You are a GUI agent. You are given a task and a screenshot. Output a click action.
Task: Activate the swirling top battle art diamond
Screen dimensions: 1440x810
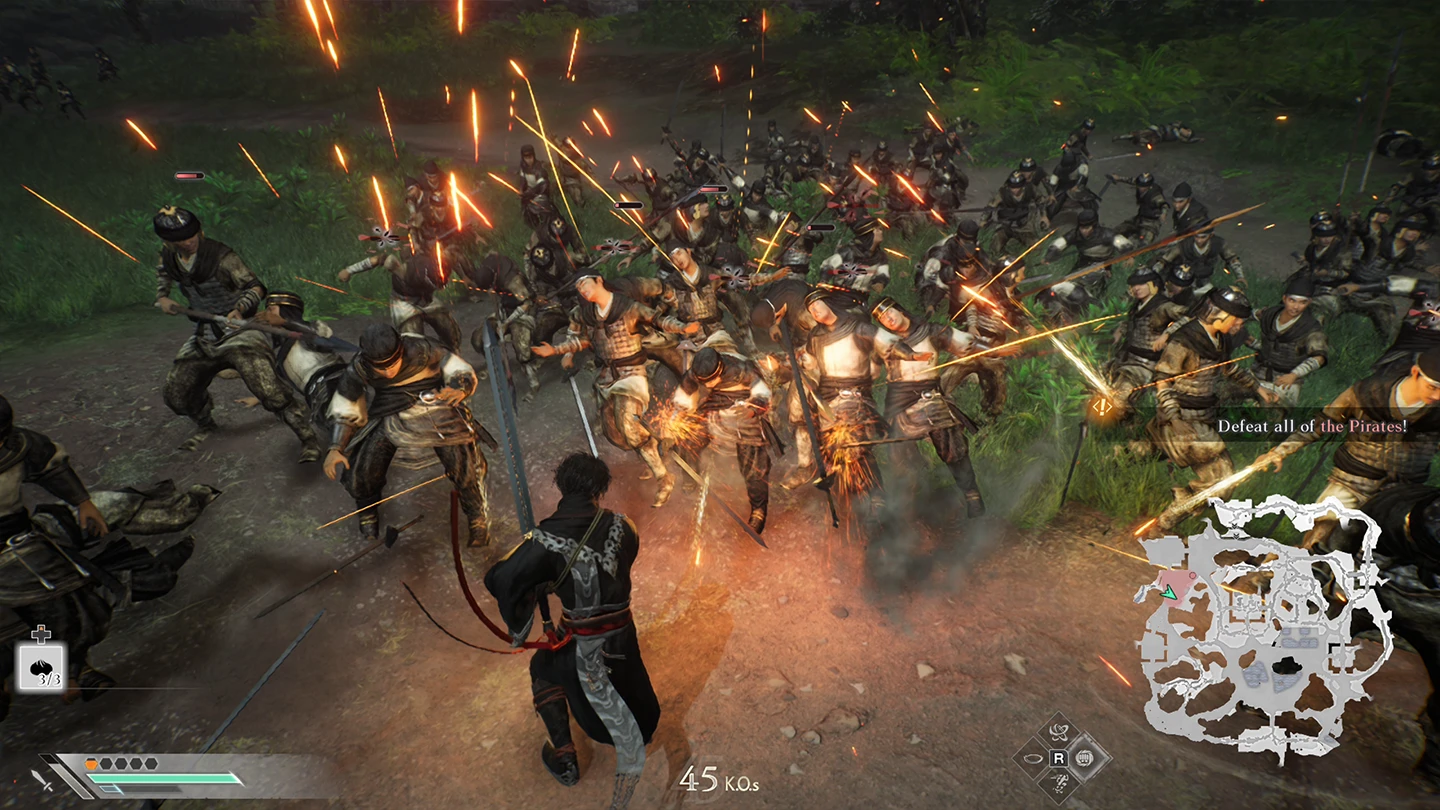coord(1059,732)
